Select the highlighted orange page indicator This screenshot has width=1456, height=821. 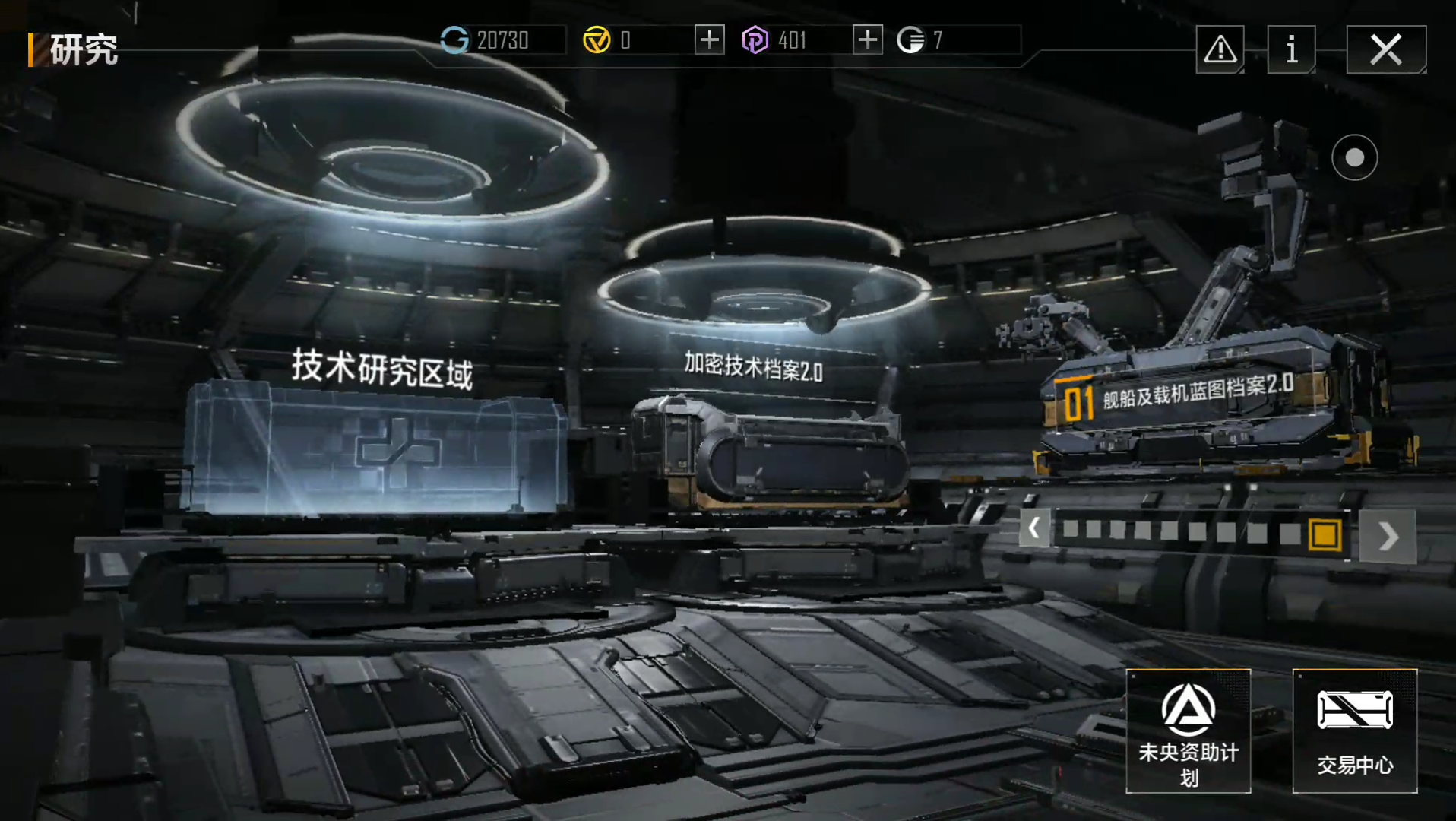pyautogui.click(x=1325, y=534)
